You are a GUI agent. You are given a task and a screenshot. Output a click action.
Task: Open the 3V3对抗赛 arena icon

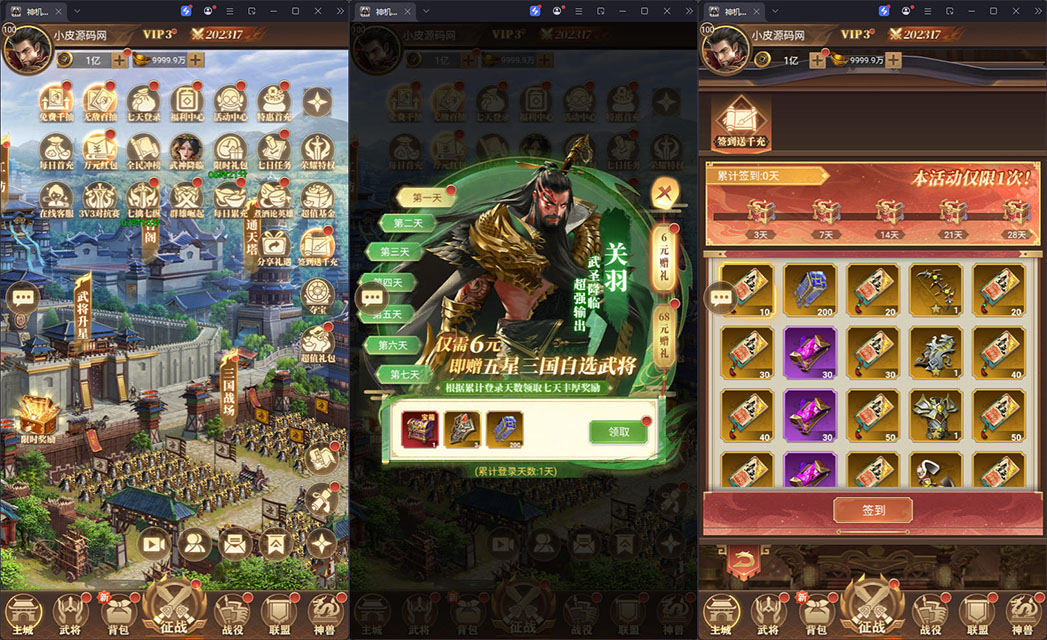tap(101, 197)
